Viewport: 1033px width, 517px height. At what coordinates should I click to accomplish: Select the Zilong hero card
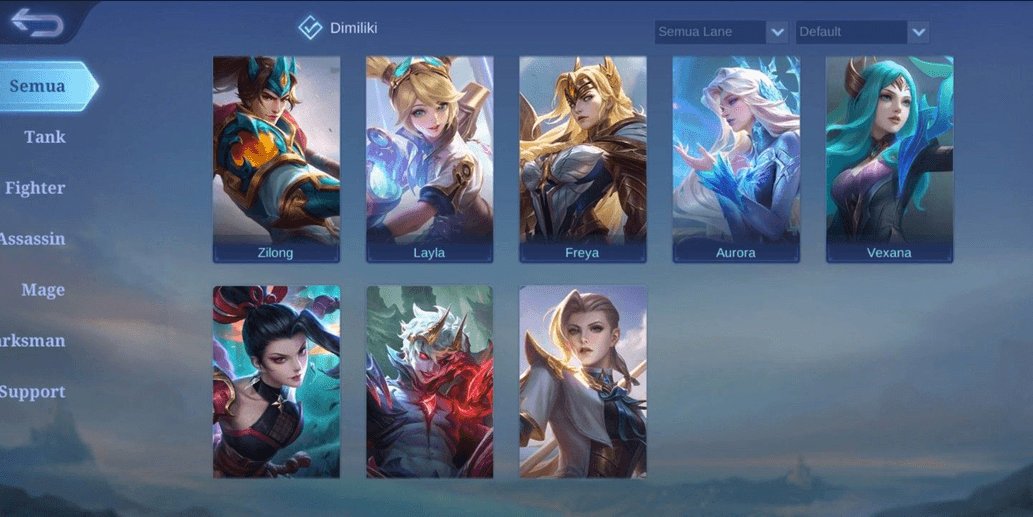pos(276,159)
